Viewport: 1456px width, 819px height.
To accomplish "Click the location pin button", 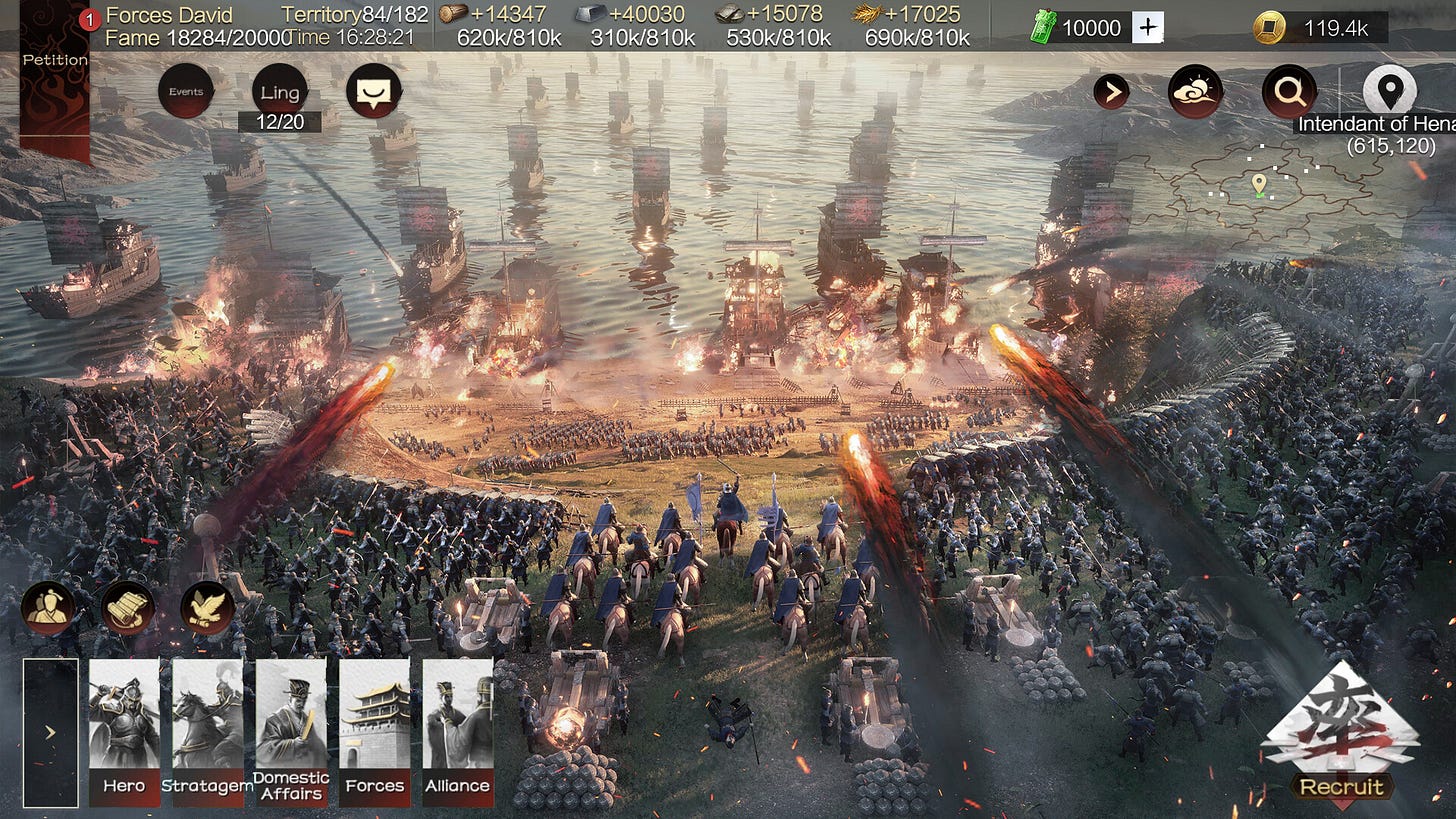I will (1390, 90).
